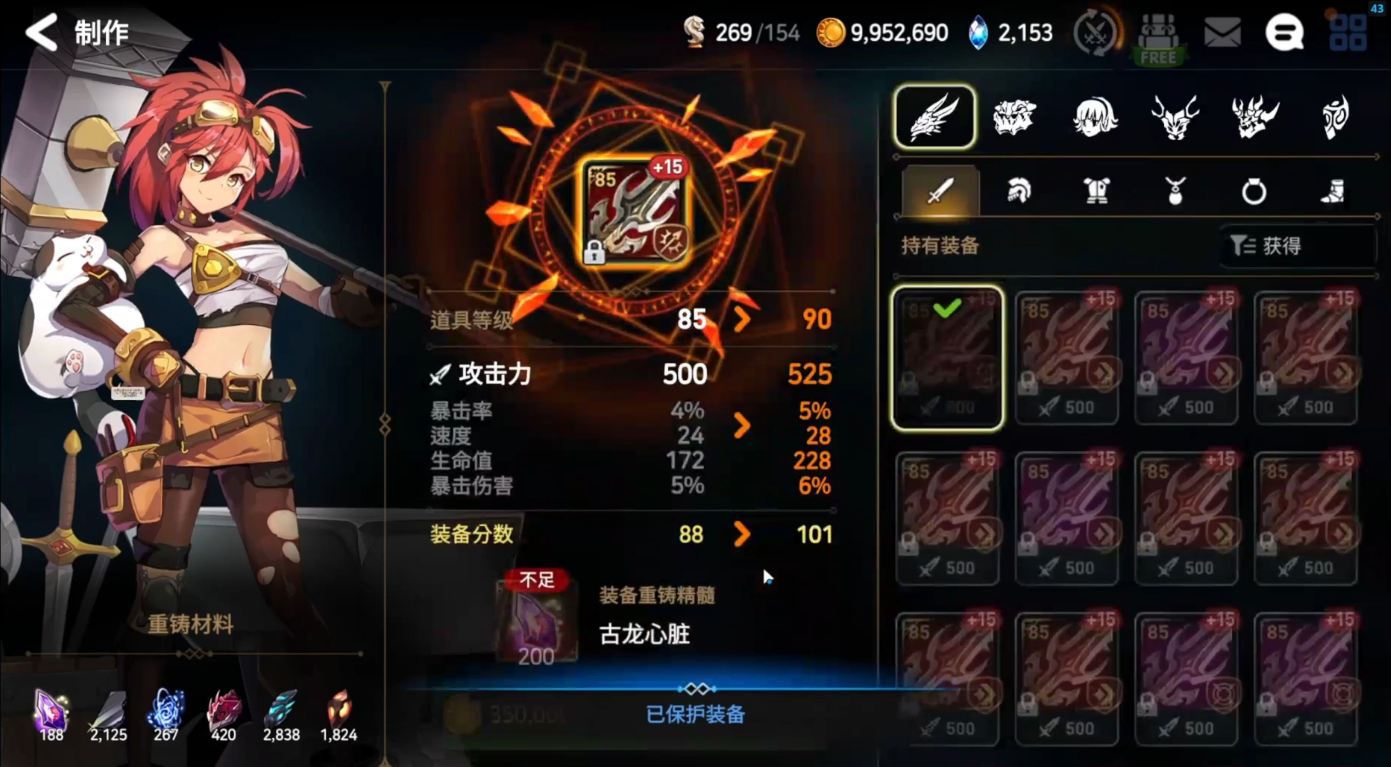
Task: Open the helmet equipment category
Action: pos(1016,191)
